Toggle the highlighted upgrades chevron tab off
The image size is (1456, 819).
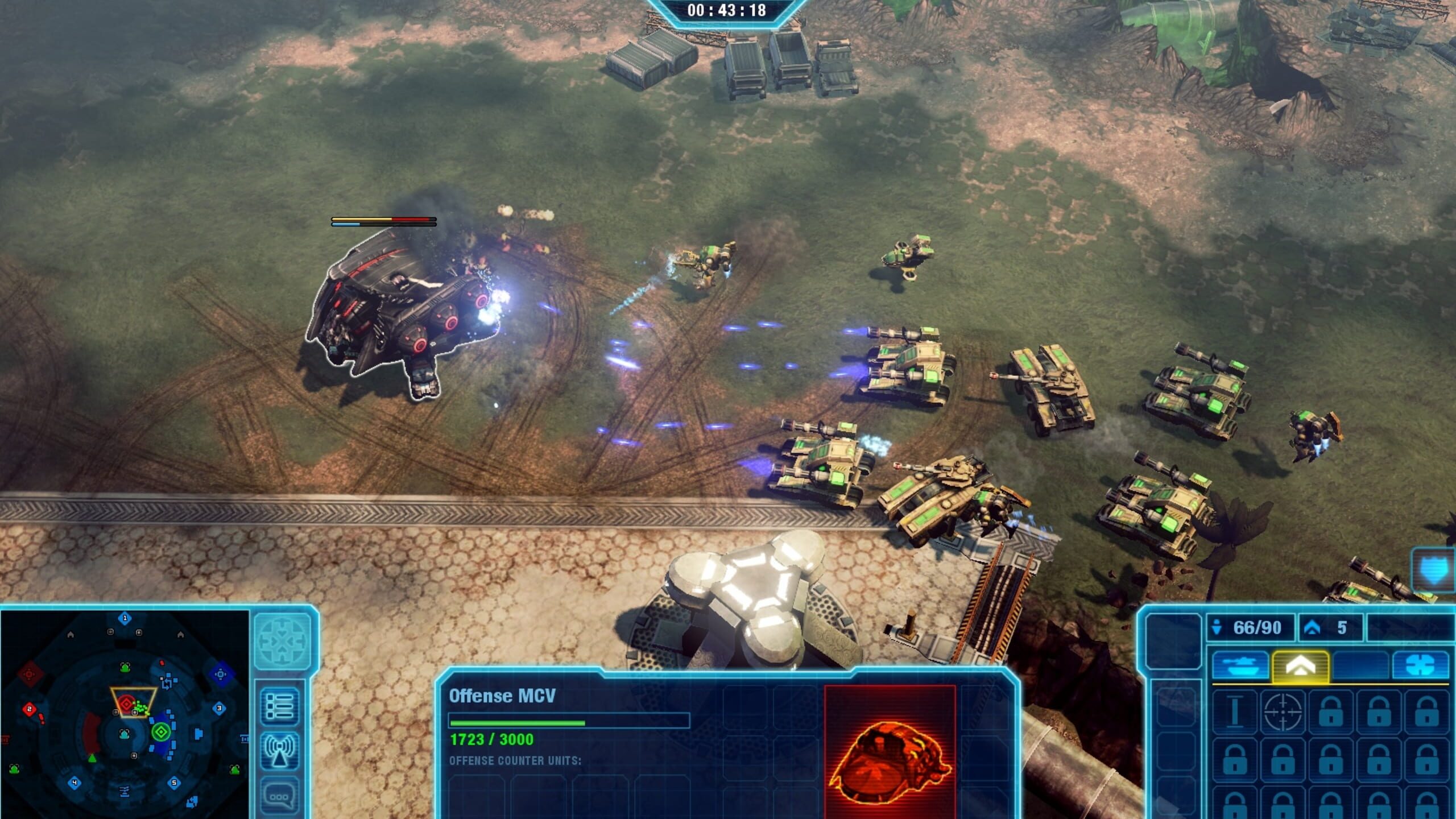pyautogui.click(x=1300, y=667)
